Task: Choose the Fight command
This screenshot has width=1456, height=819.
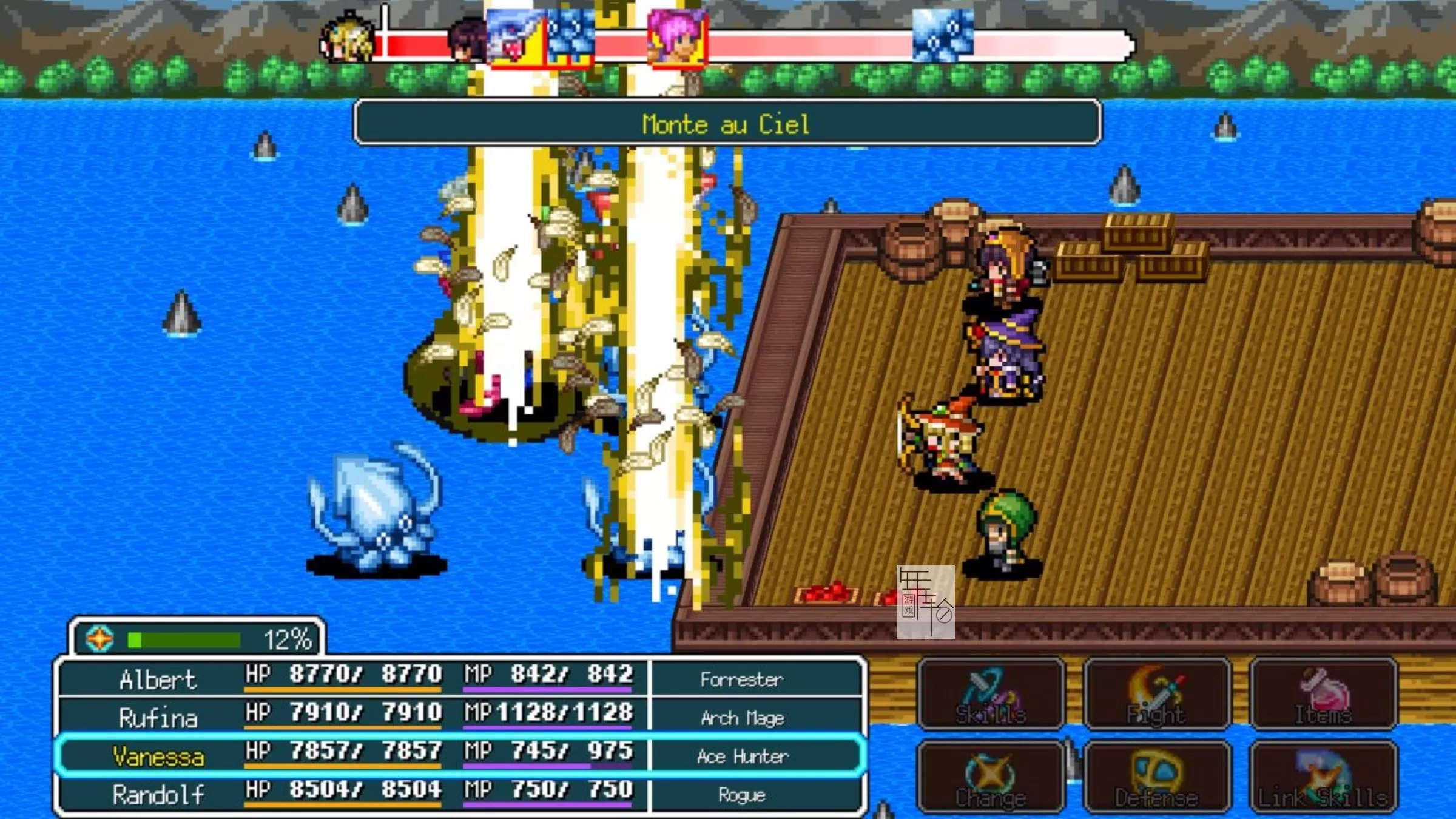Action: (1157, 694)
